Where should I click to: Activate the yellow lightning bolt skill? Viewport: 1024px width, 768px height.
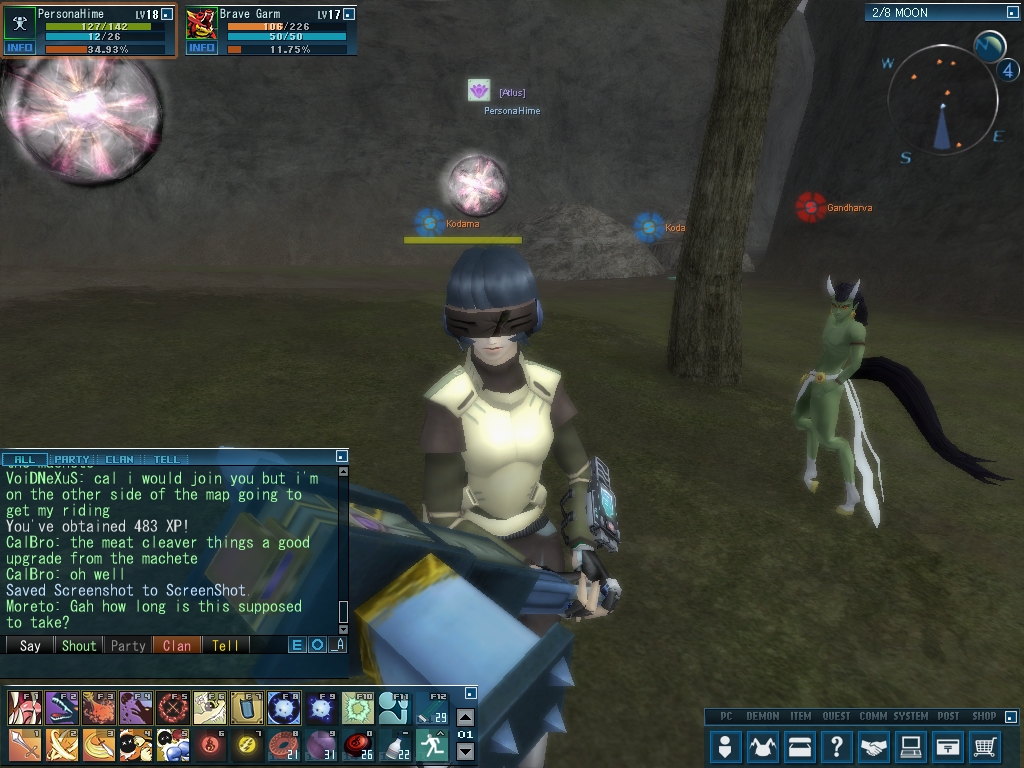247,745
